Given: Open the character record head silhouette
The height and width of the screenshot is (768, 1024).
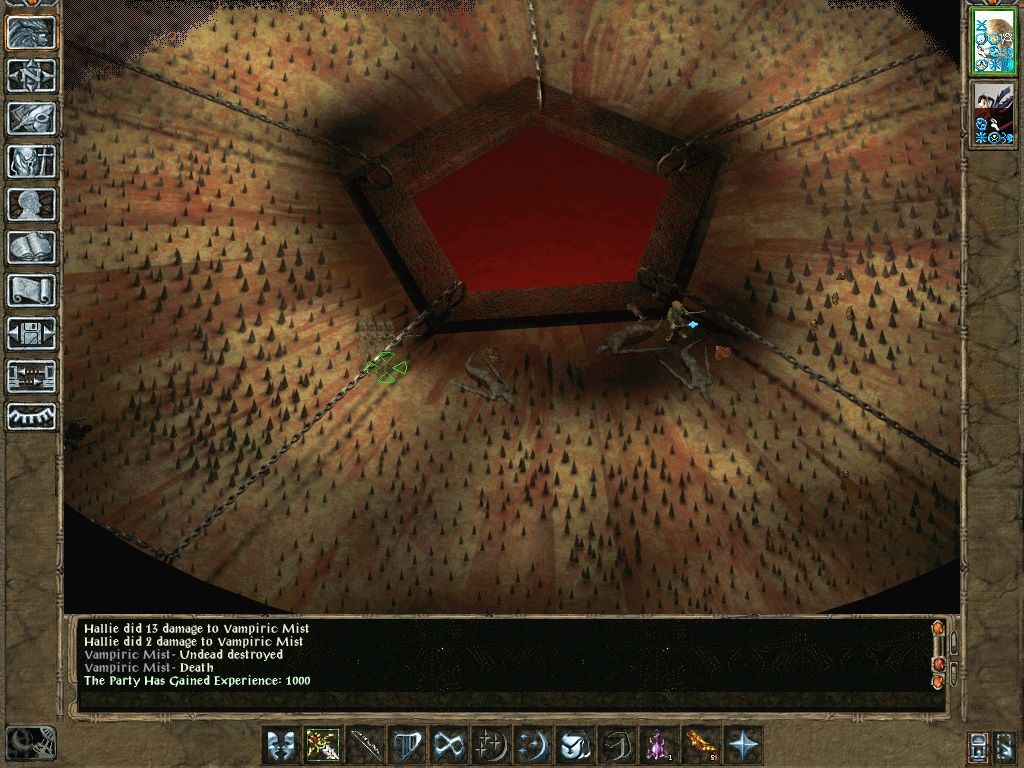Looking at the screenshot, I should [31, 204].
